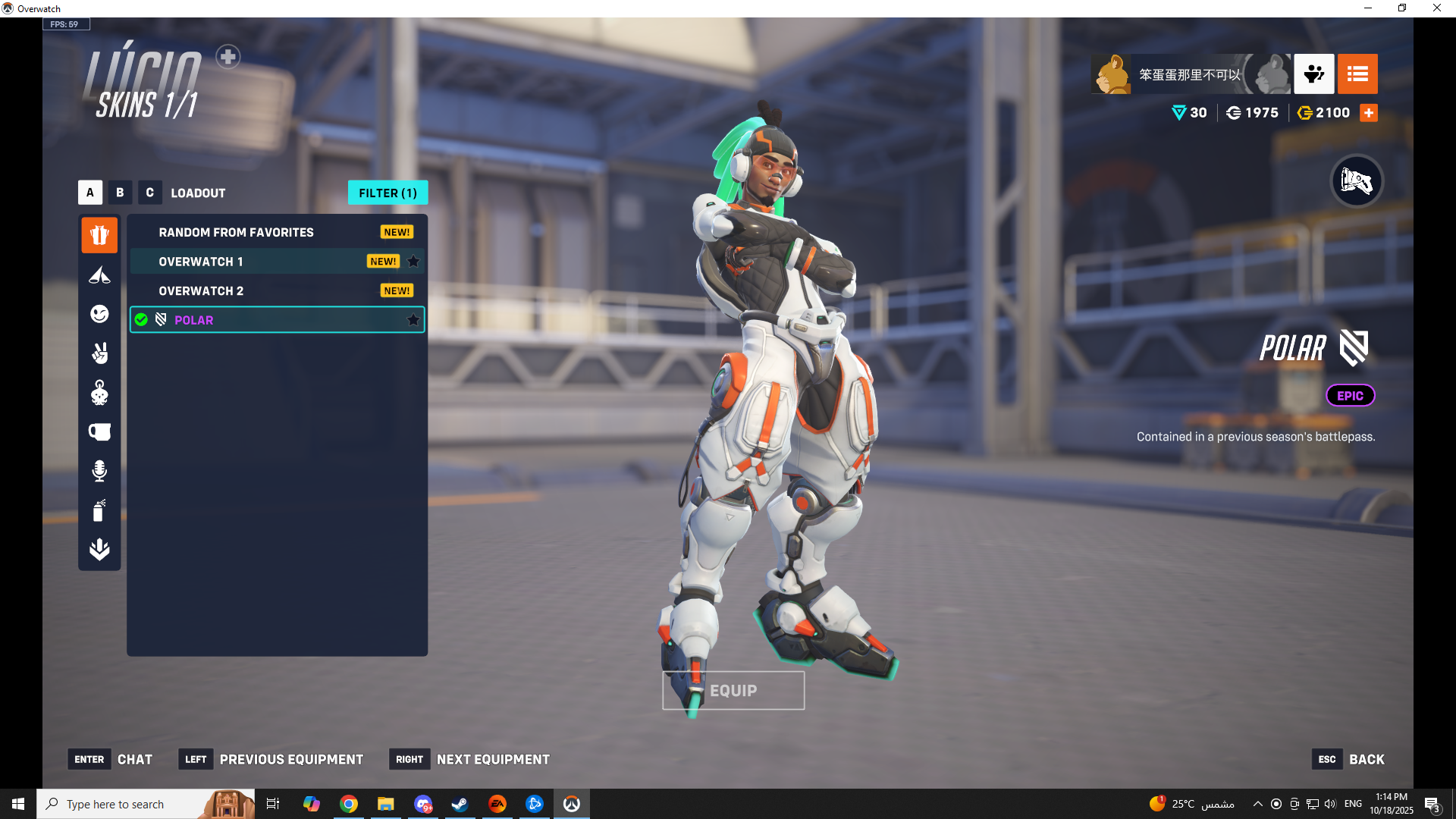The image size is (1456, 819).
Task: Open the voice lines microphone category
Action: 99,471
